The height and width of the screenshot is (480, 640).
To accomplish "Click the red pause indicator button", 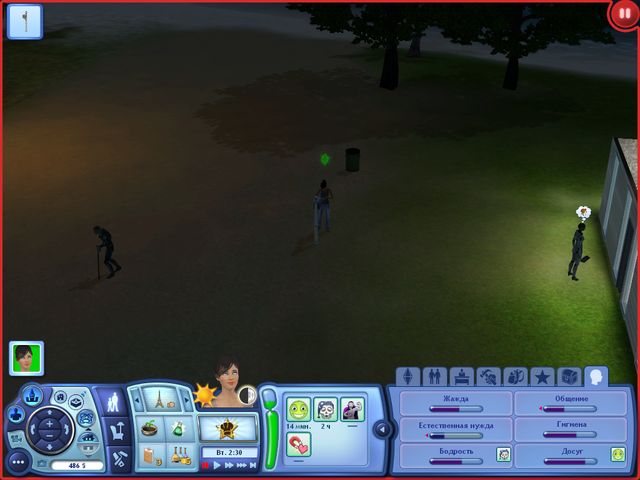I will pos(623,15).
